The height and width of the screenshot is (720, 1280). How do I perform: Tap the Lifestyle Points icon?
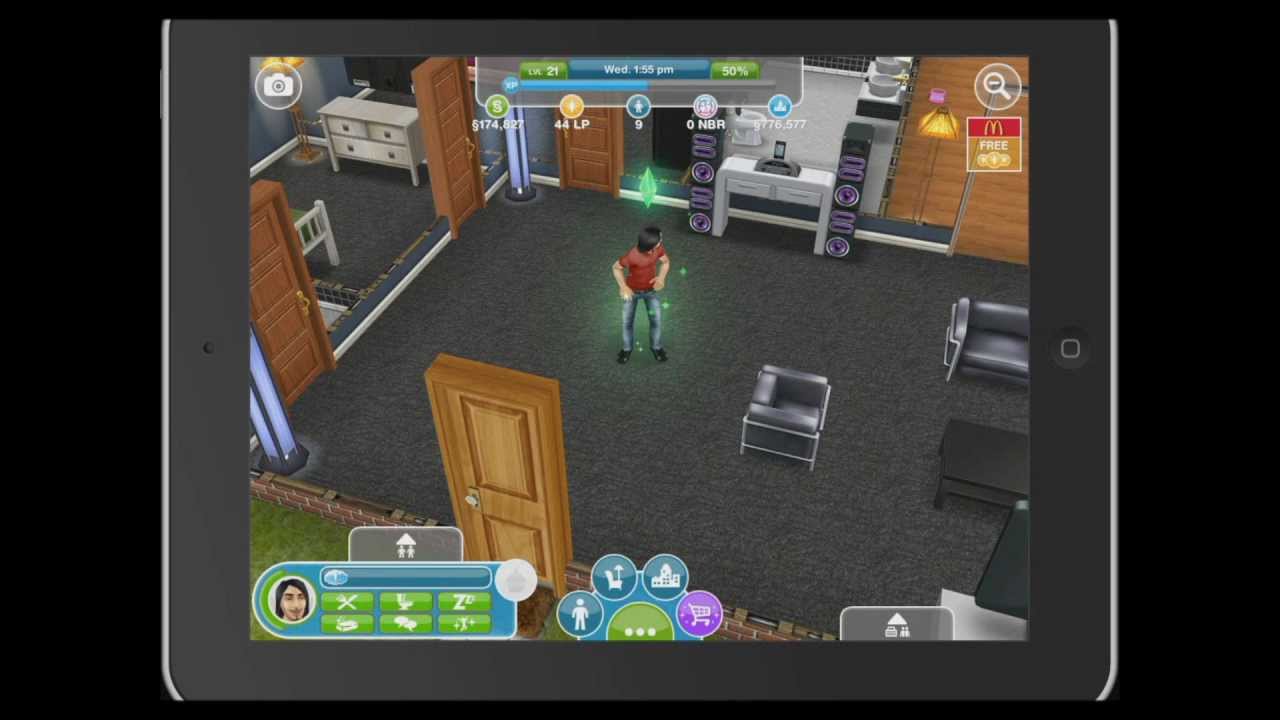[x=571, y=106]
